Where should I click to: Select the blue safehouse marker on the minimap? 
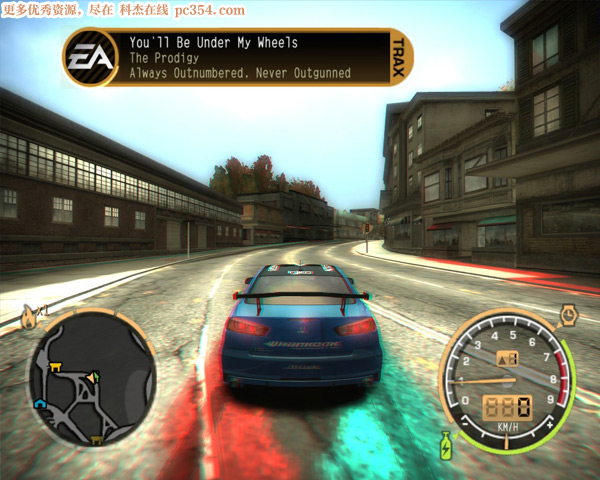click(41, 404)
